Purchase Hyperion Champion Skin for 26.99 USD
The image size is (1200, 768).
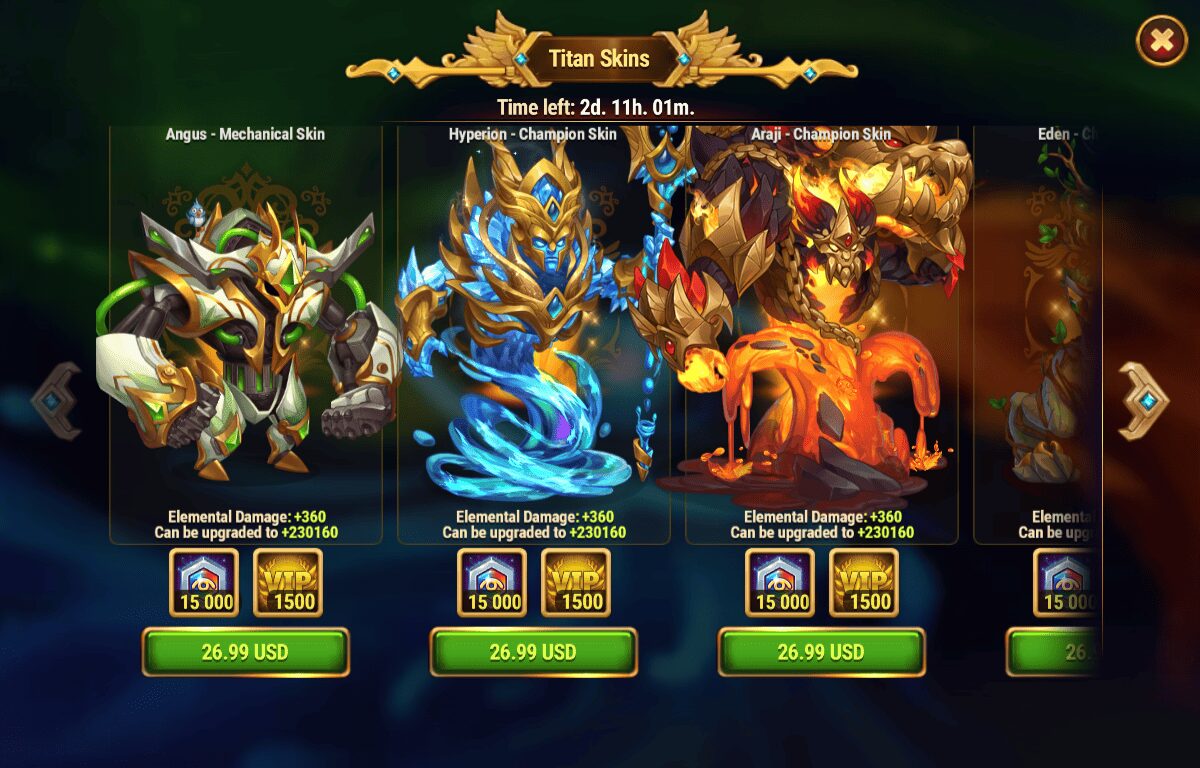pyautogui.click(x=533, y=652)
